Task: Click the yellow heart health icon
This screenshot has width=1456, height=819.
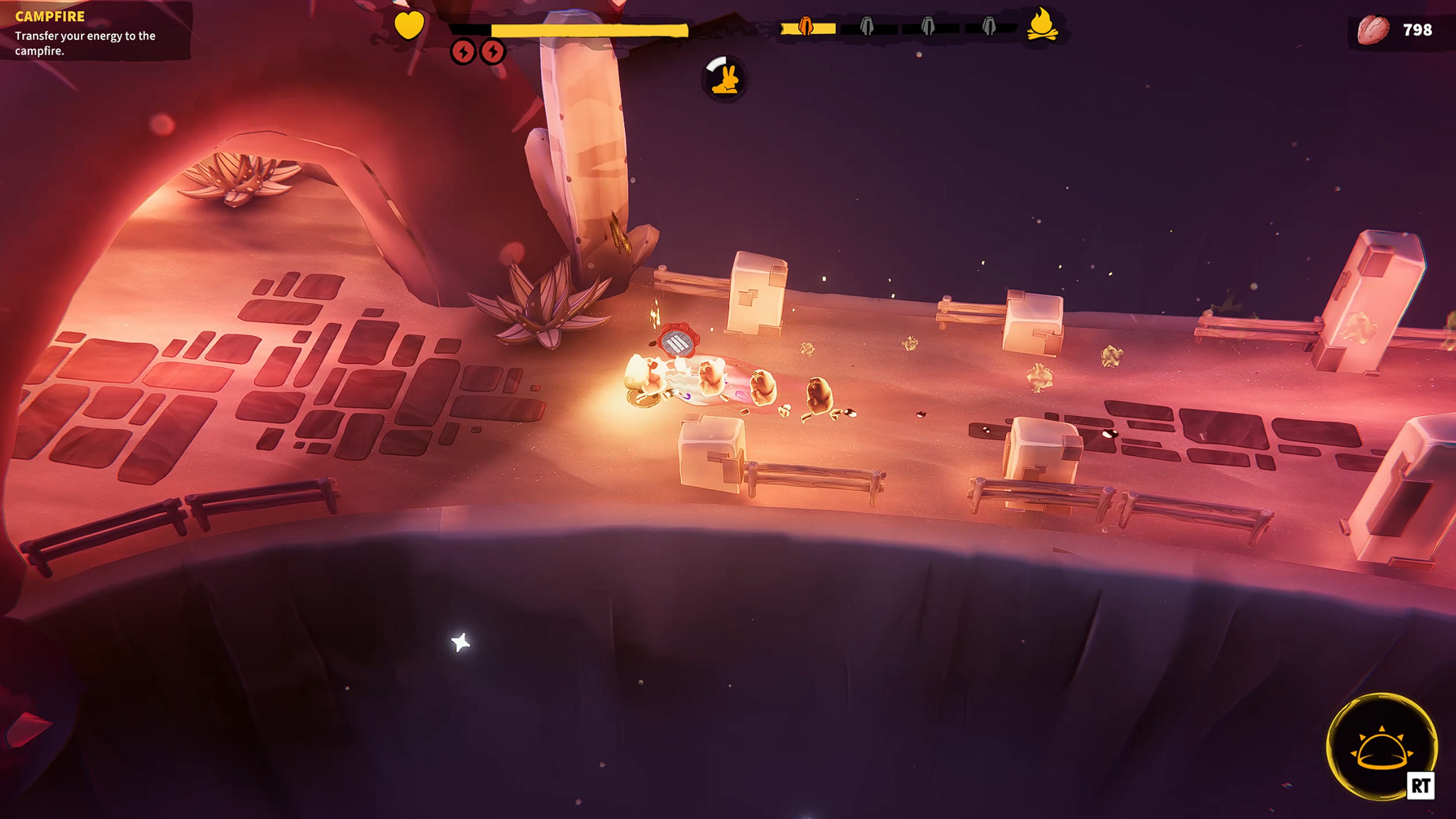Action: point(409,26)
